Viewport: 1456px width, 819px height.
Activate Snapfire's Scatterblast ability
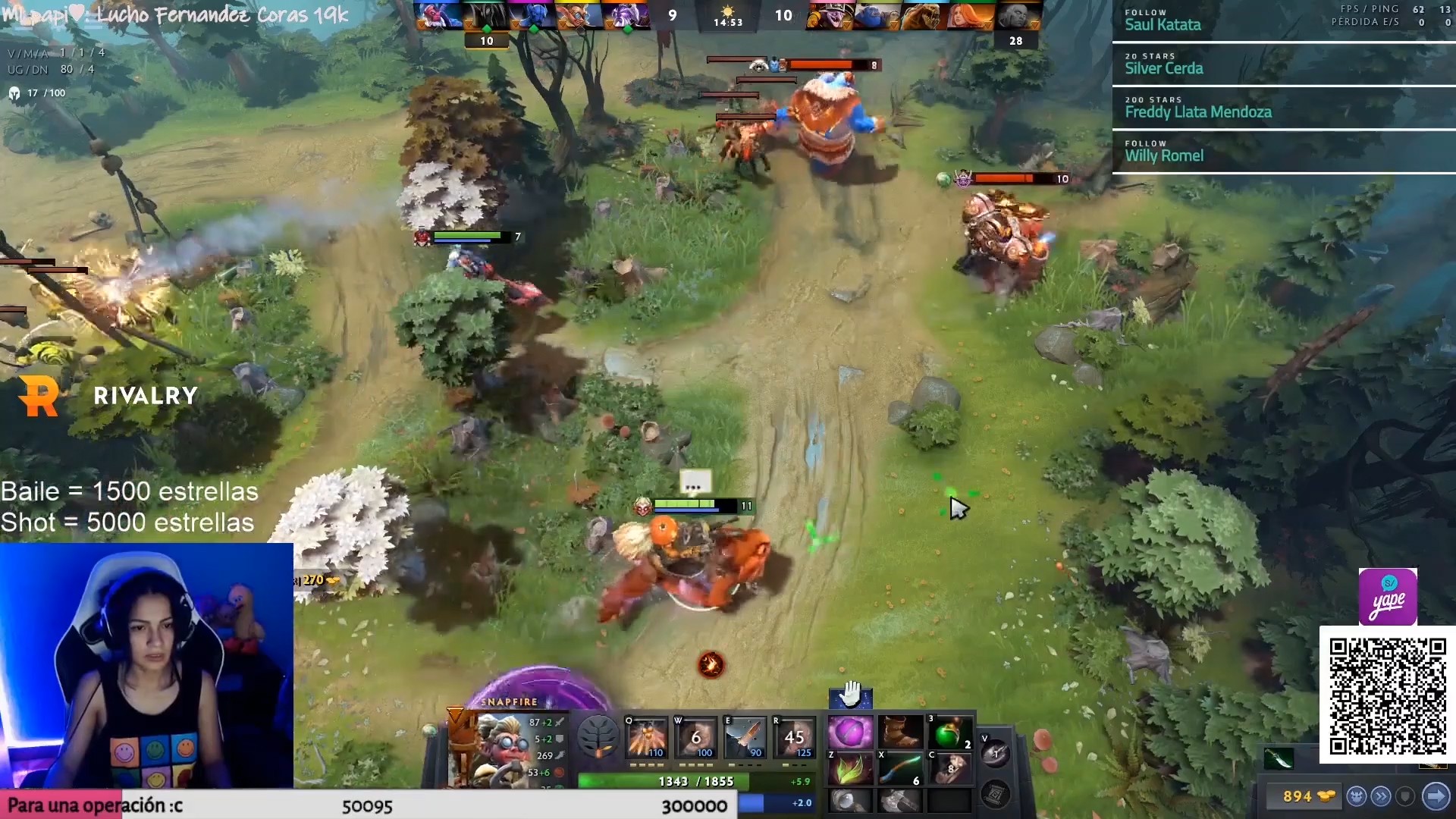[646, 736]
